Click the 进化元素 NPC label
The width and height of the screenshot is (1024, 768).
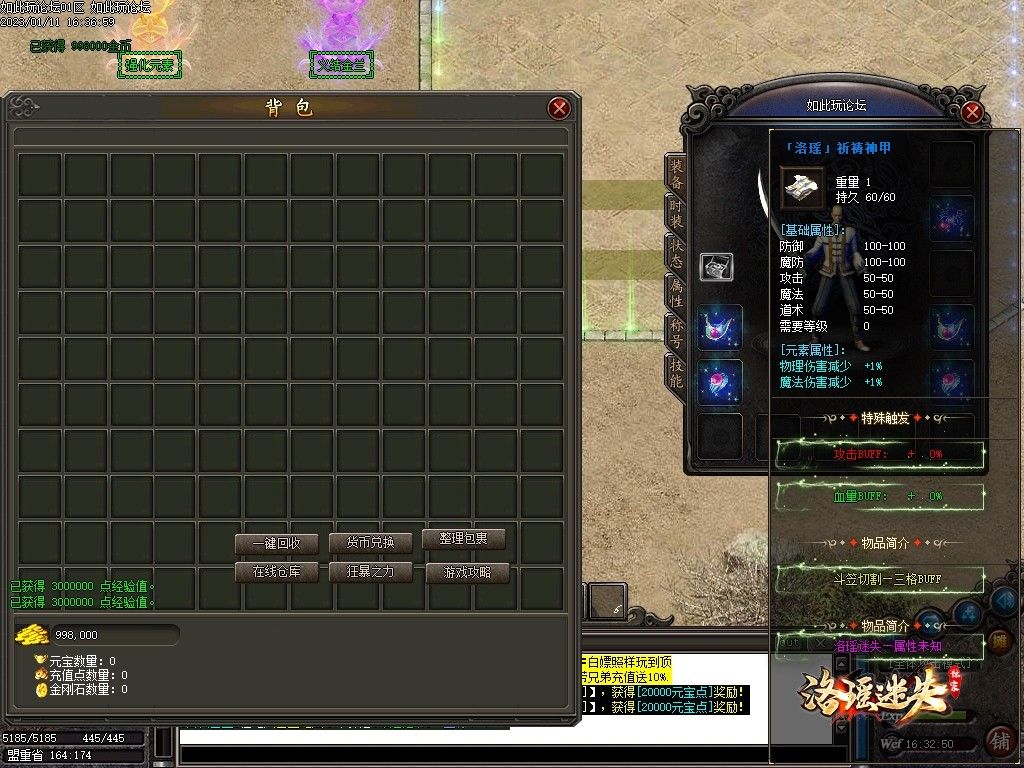click(x=150, y=65)
